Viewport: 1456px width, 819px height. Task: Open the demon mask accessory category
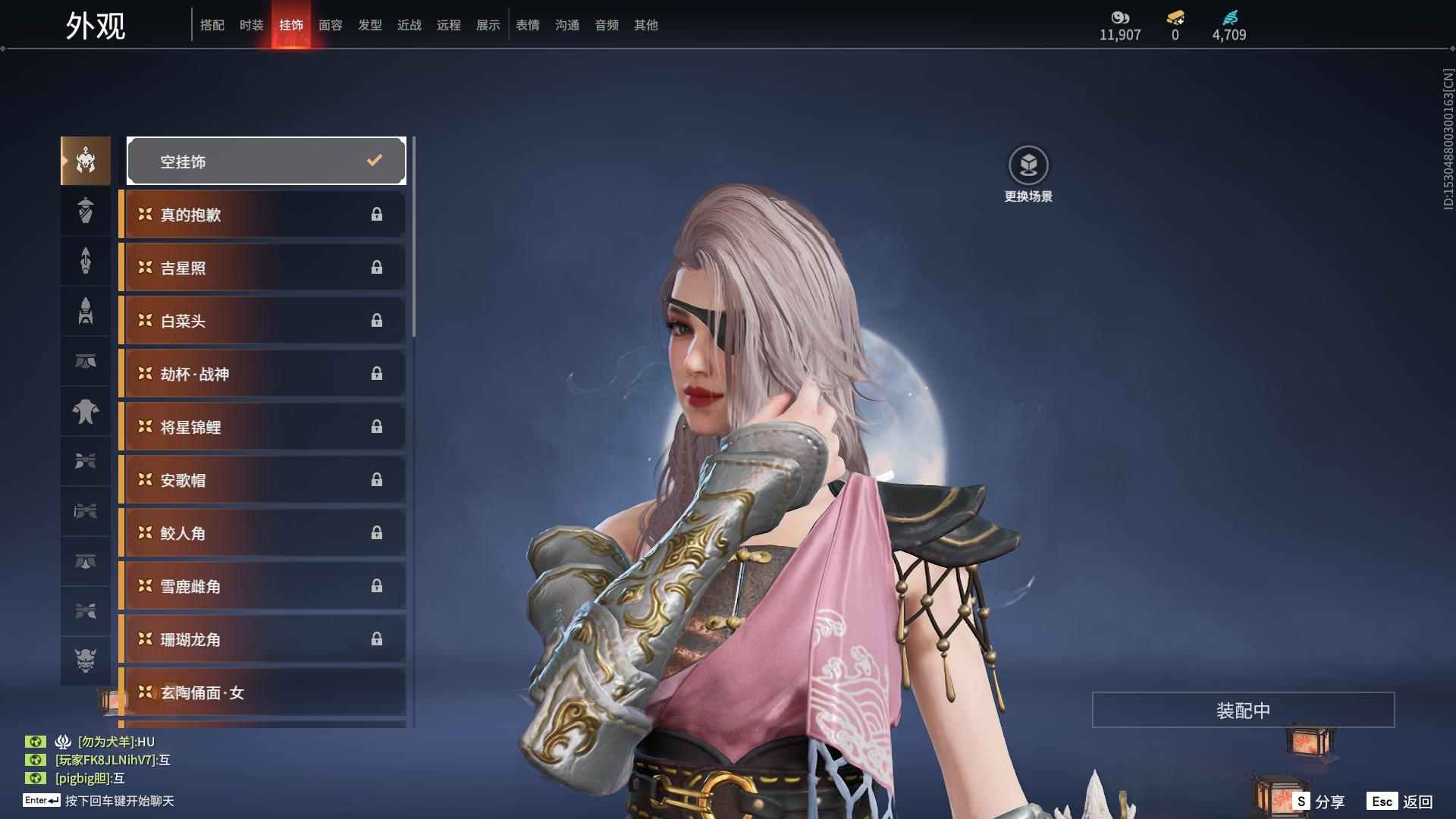(x=86, y=661)
